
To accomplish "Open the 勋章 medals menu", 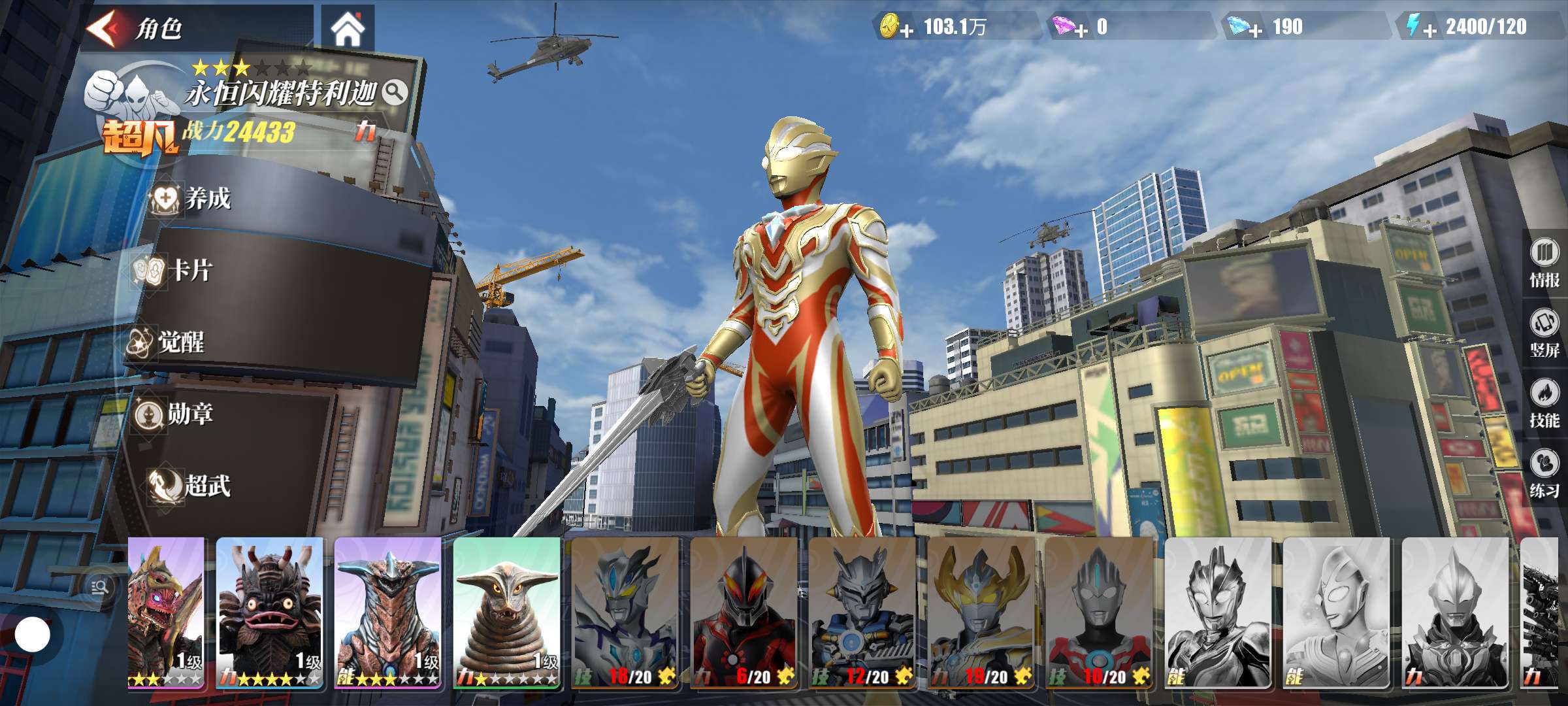I will (175, 414).
